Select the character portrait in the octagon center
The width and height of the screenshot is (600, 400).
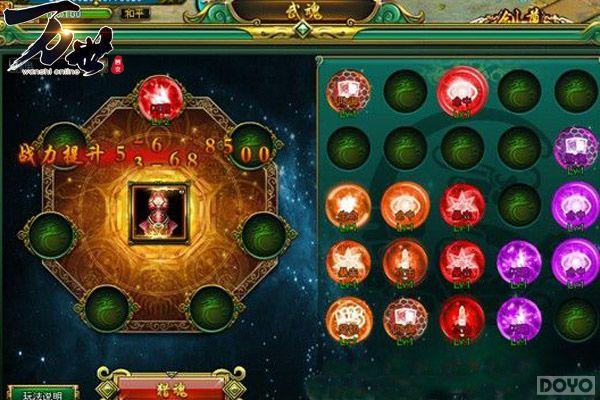tap(160, 212)
